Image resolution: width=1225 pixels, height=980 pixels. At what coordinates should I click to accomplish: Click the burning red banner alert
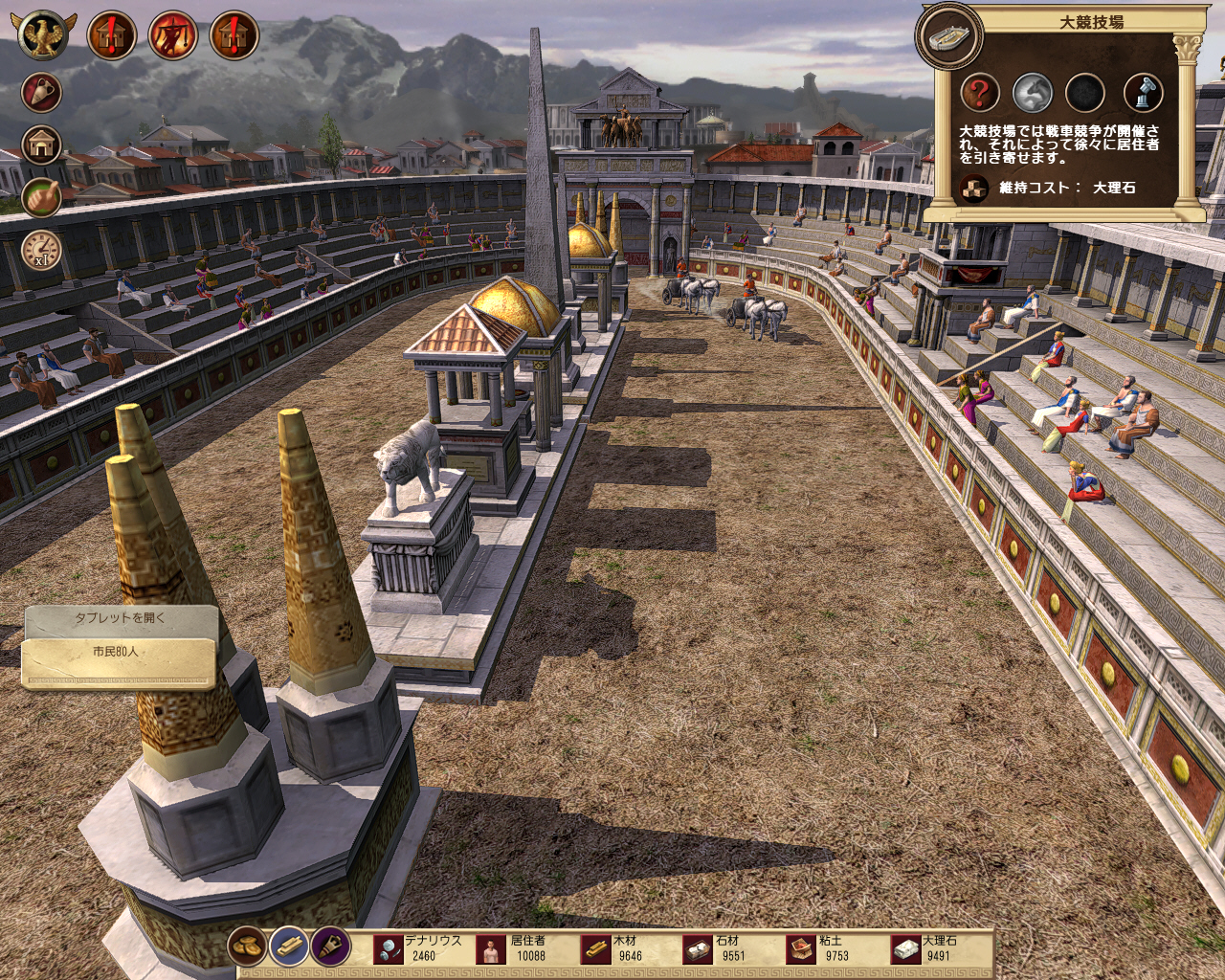173,35
